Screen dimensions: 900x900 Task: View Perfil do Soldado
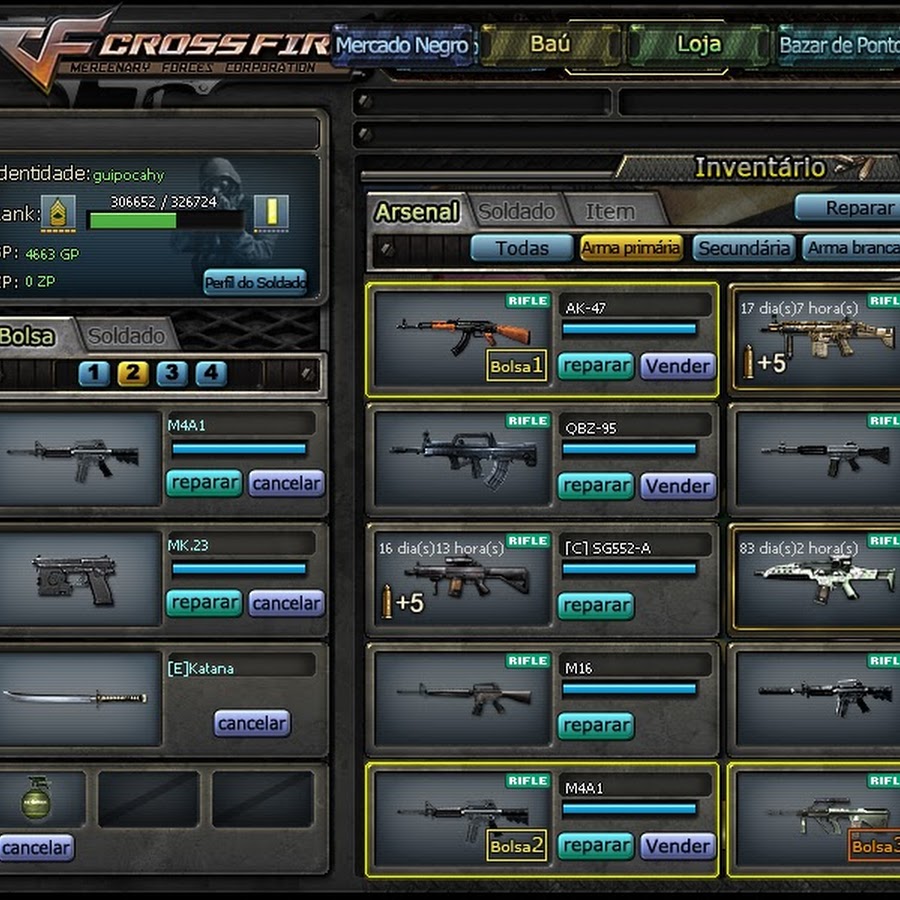pyautogui.click(x=255, y=282)
